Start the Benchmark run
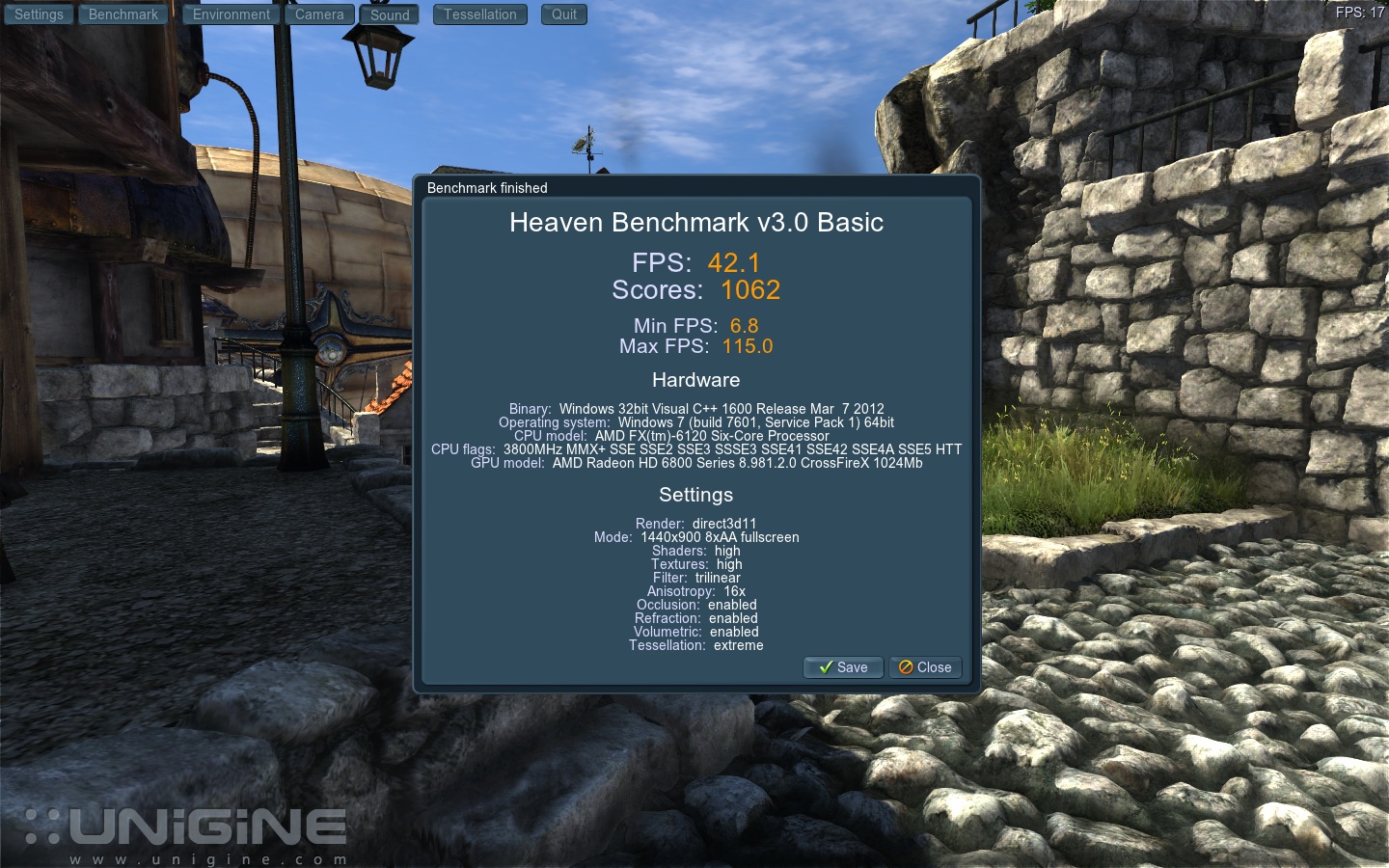The width and height of the screenshot is (1389, 868). 123,14
